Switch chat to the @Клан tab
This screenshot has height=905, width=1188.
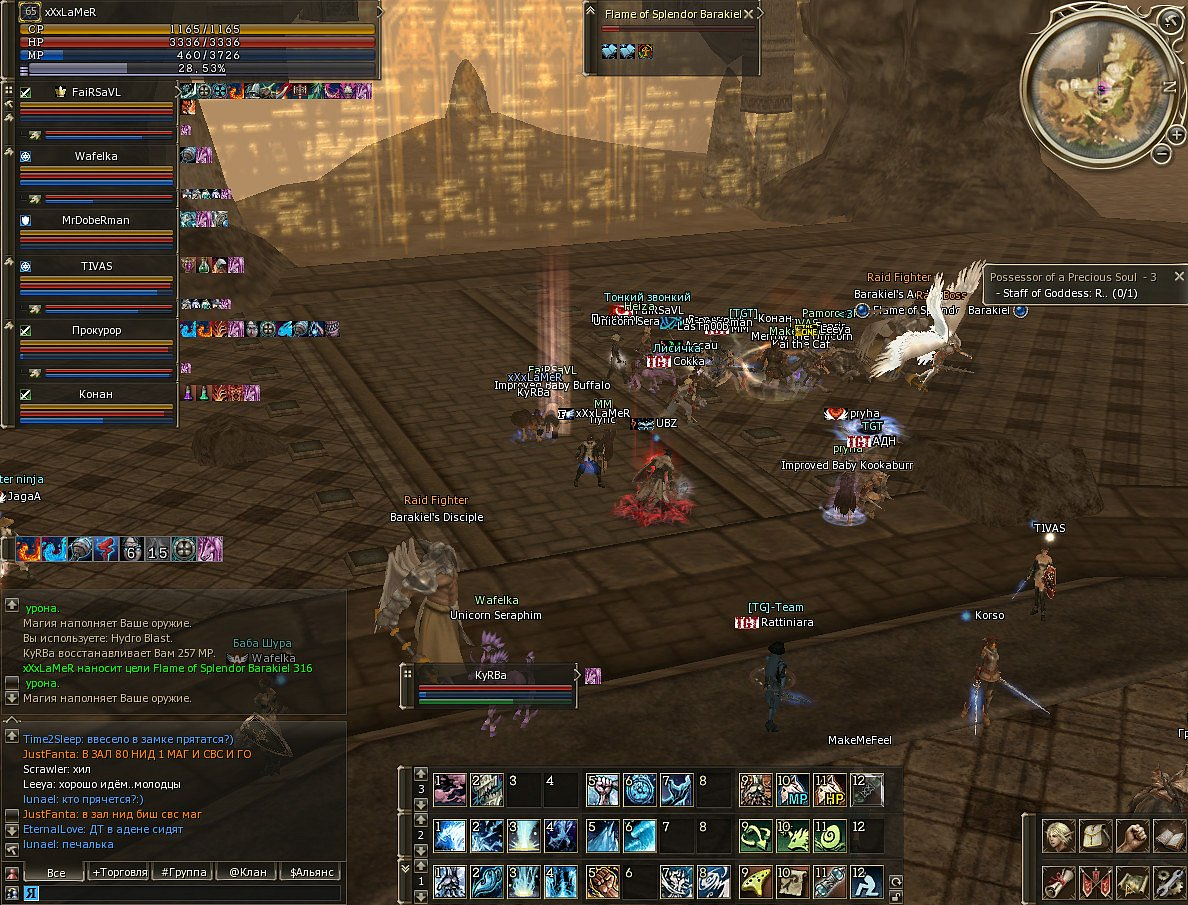[247, 872]
